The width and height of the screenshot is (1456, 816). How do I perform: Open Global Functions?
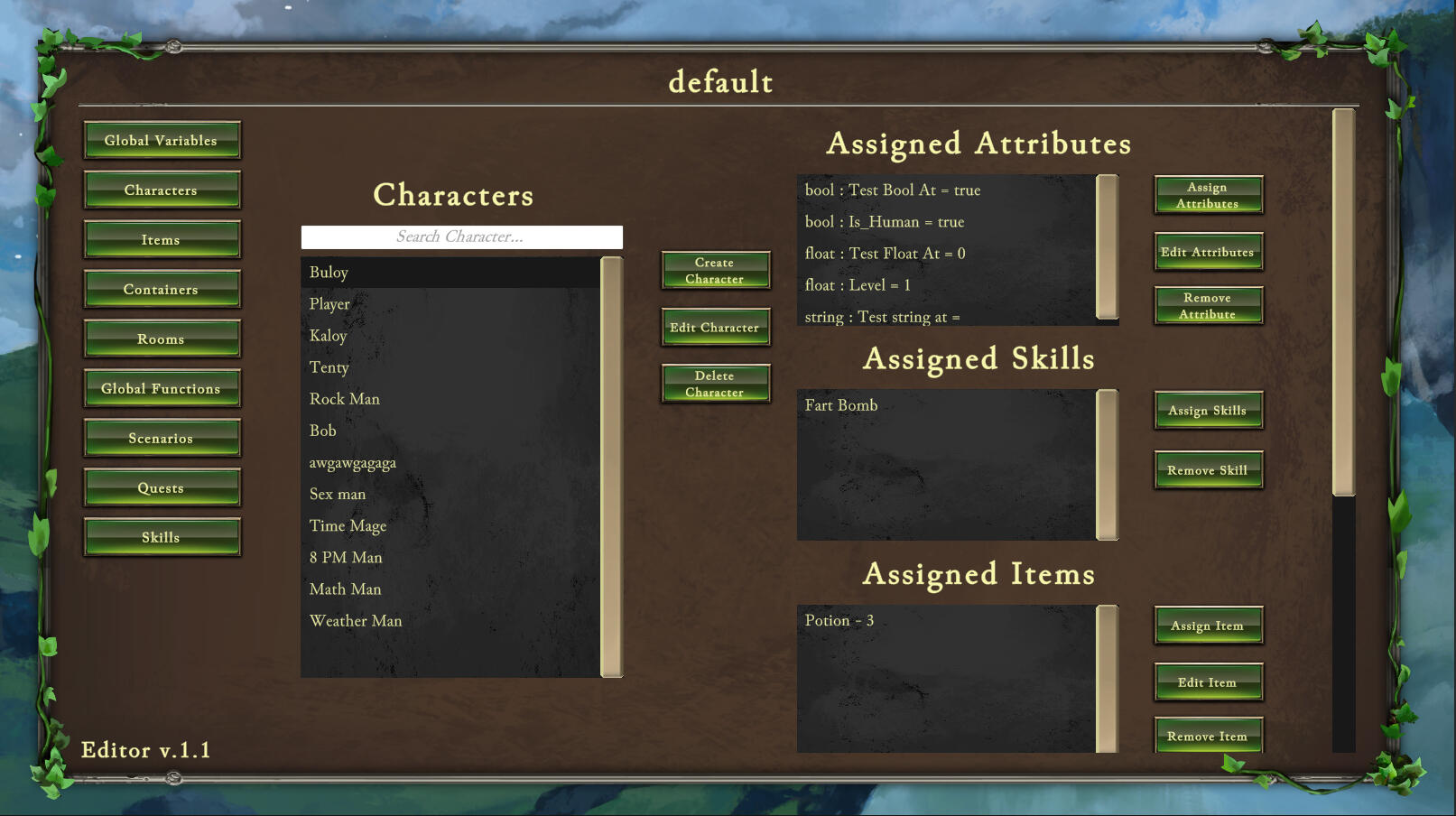pyautogui.click(x=162, y=389)
